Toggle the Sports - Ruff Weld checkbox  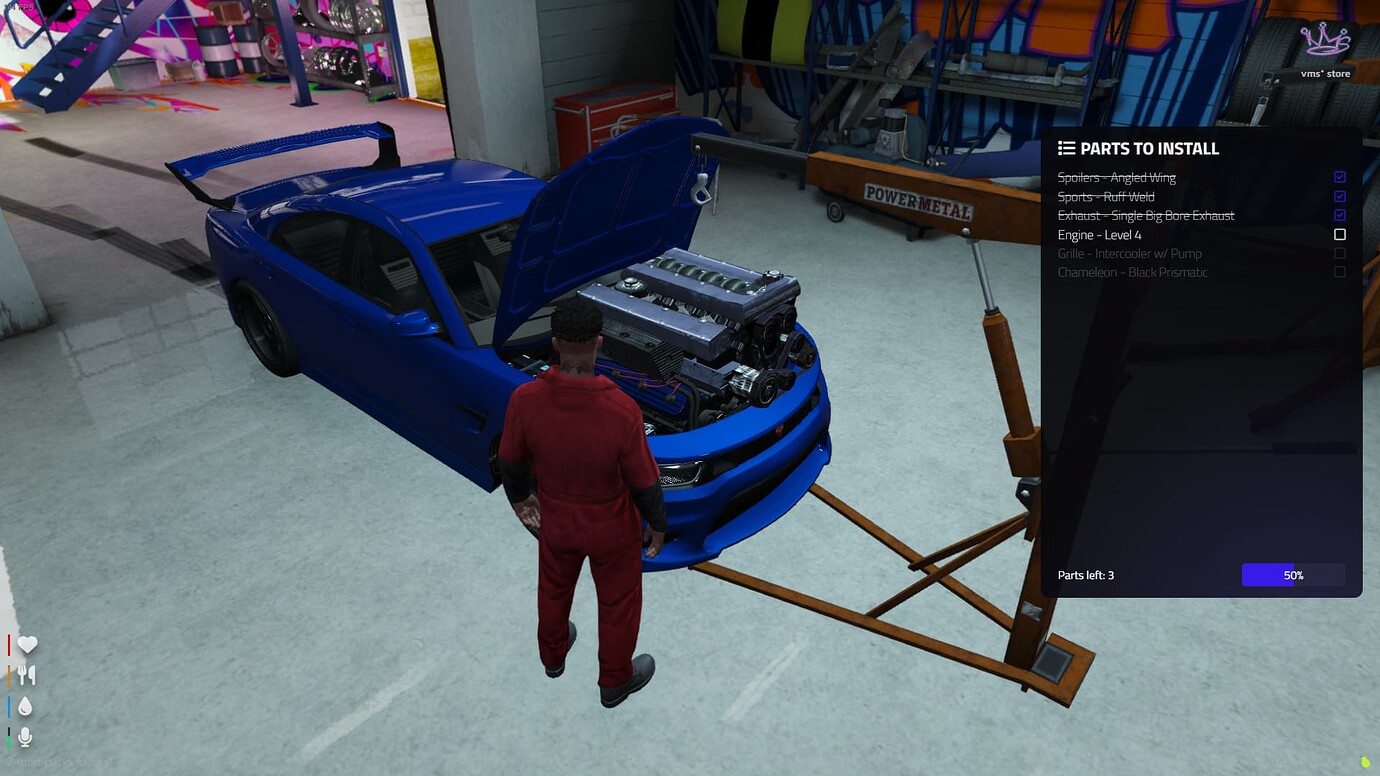point(1340,196)
